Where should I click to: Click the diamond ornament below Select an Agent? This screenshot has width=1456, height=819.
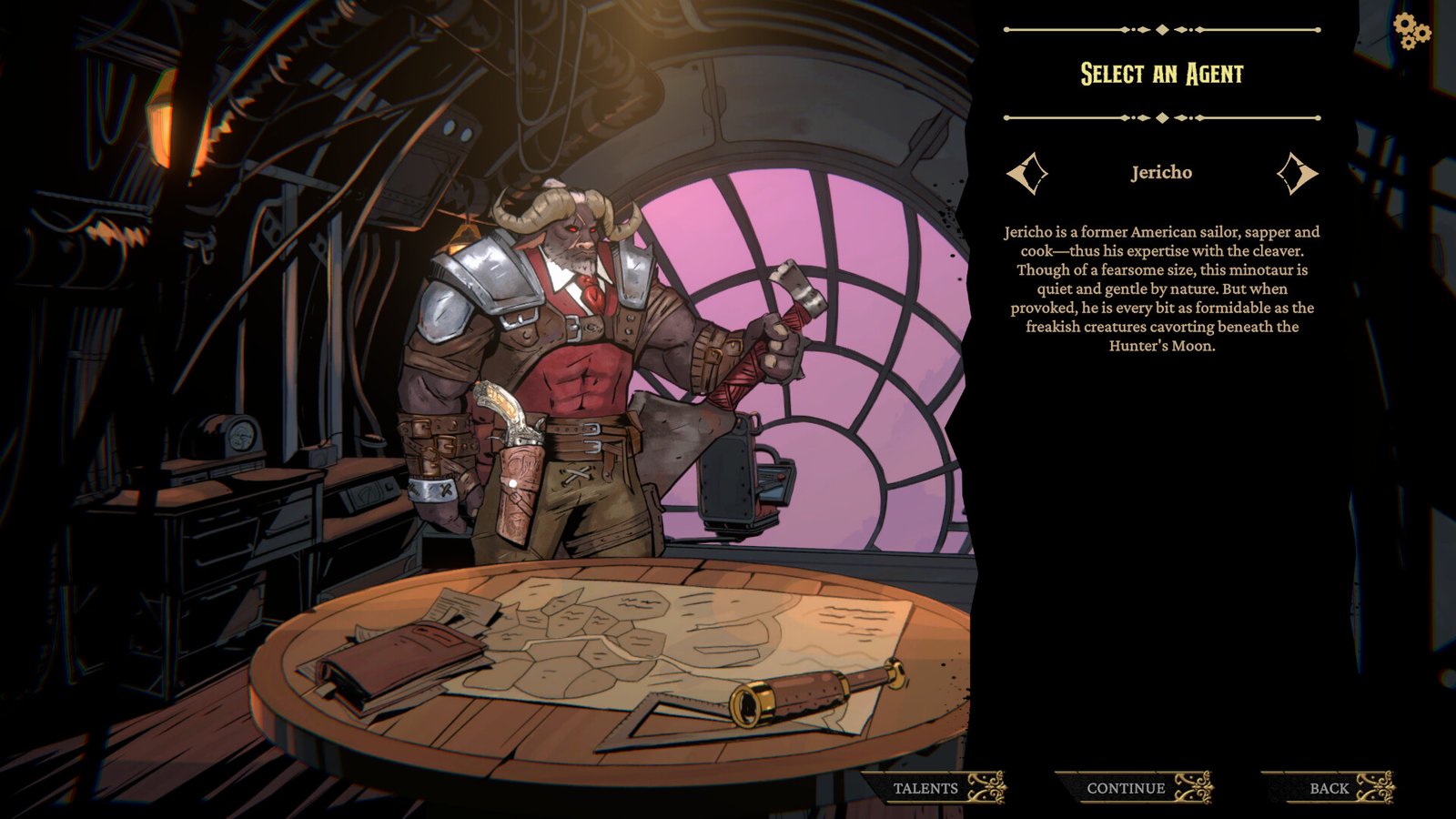(1160, 116)
